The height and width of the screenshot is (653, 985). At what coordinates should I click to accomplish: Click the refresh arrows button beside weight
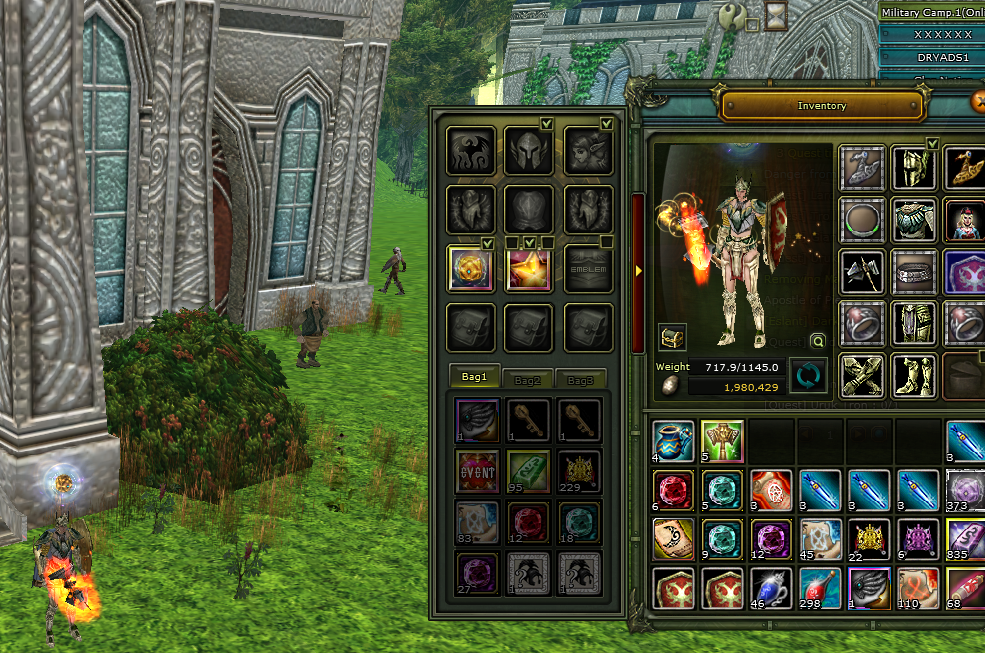808,376
